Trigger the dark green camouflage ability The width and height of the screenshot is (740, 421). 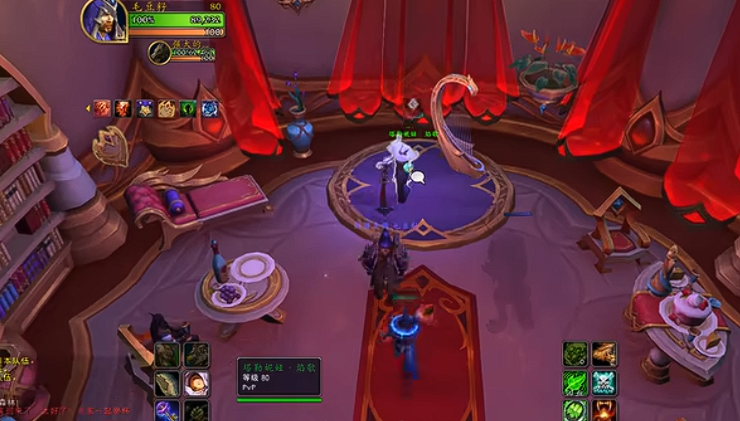click(x=575, y=353)
